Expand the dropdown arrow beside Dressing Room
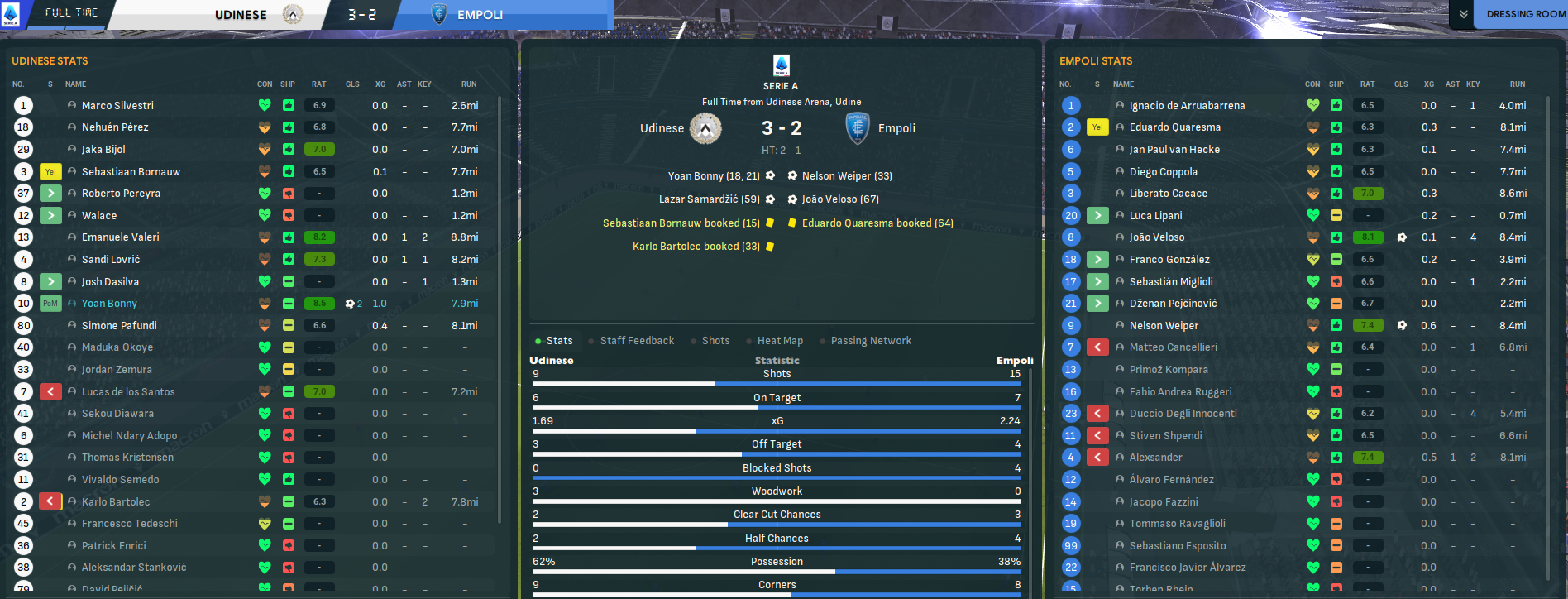Viewport: 1568px width, 599px height. click(x=1464, y=14)
